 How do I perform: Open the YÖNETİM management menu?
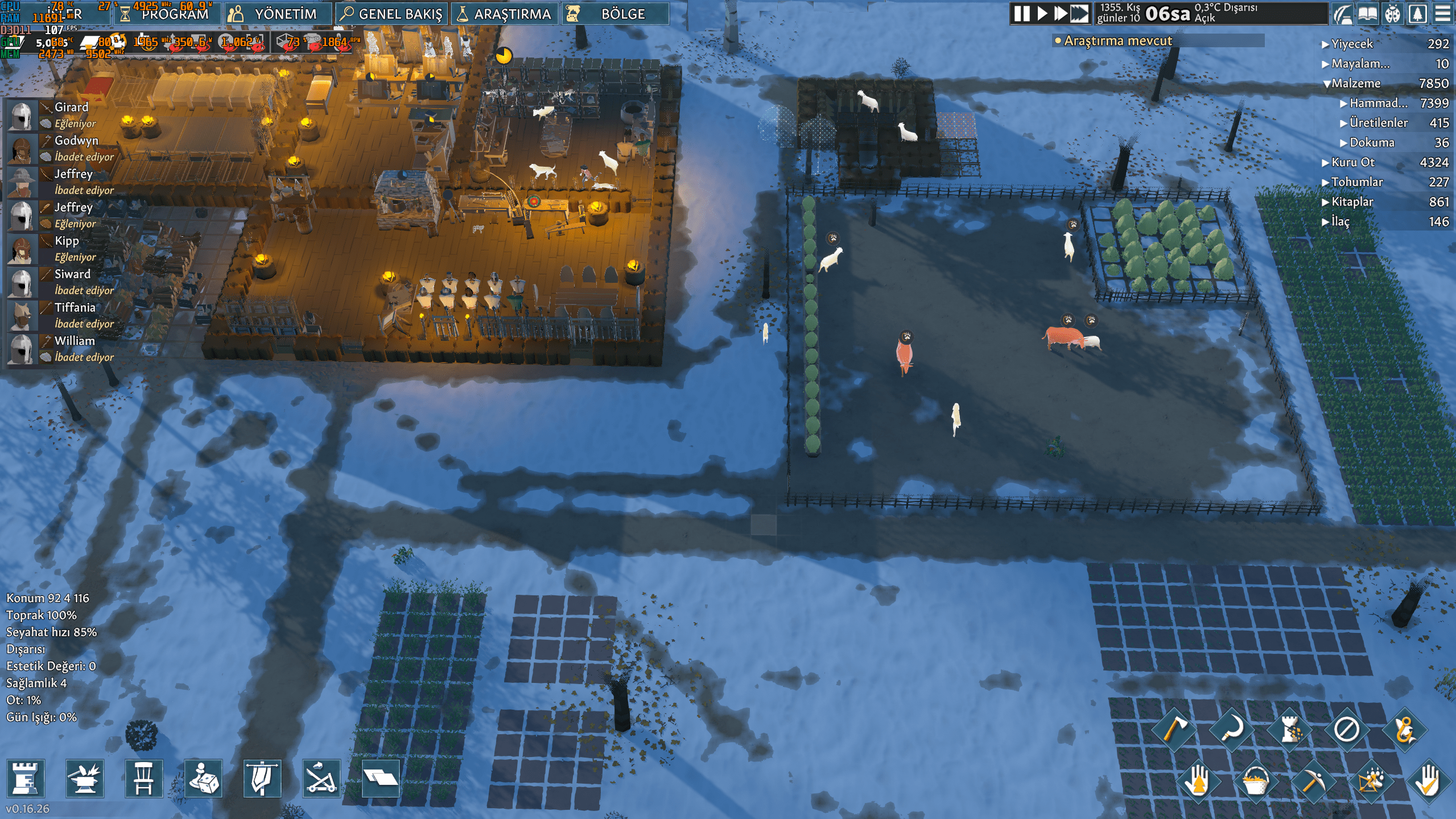click(277, 14)
